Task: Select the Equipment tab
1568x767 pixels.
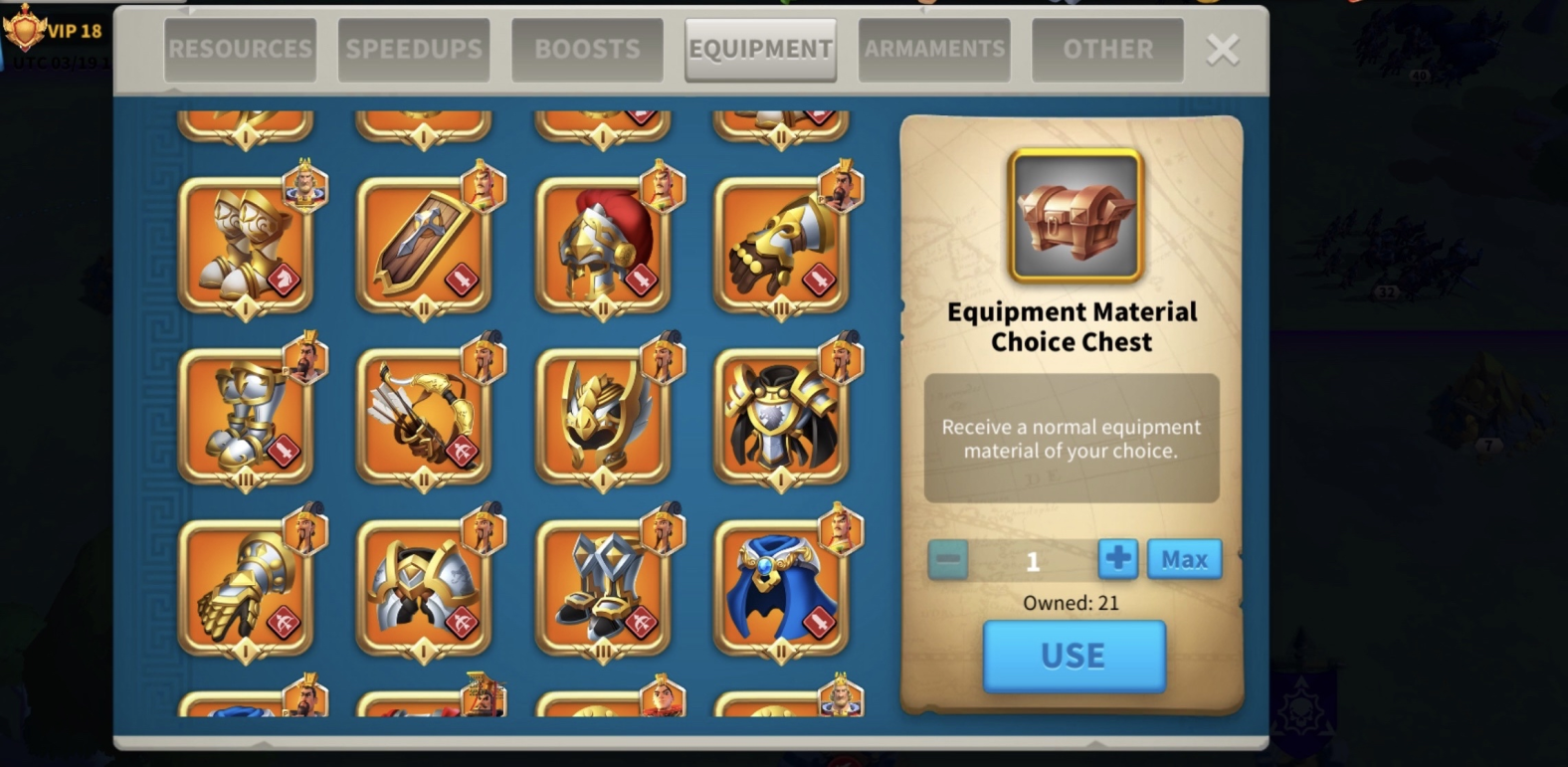Action: coord(760,49)
